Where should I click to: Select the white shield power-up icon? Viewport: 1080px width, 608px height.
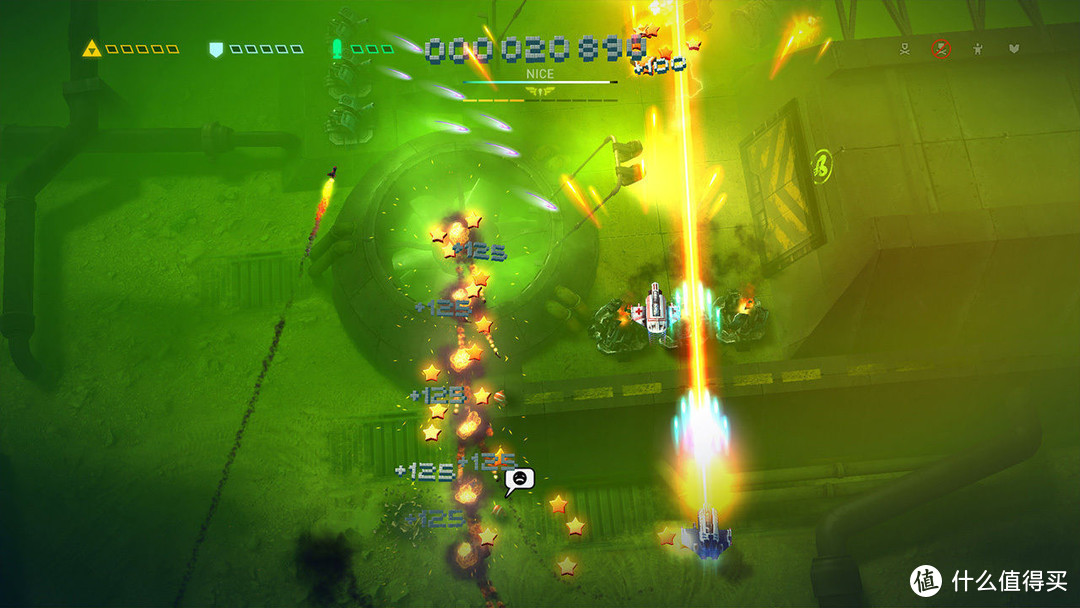pos(215,48)
